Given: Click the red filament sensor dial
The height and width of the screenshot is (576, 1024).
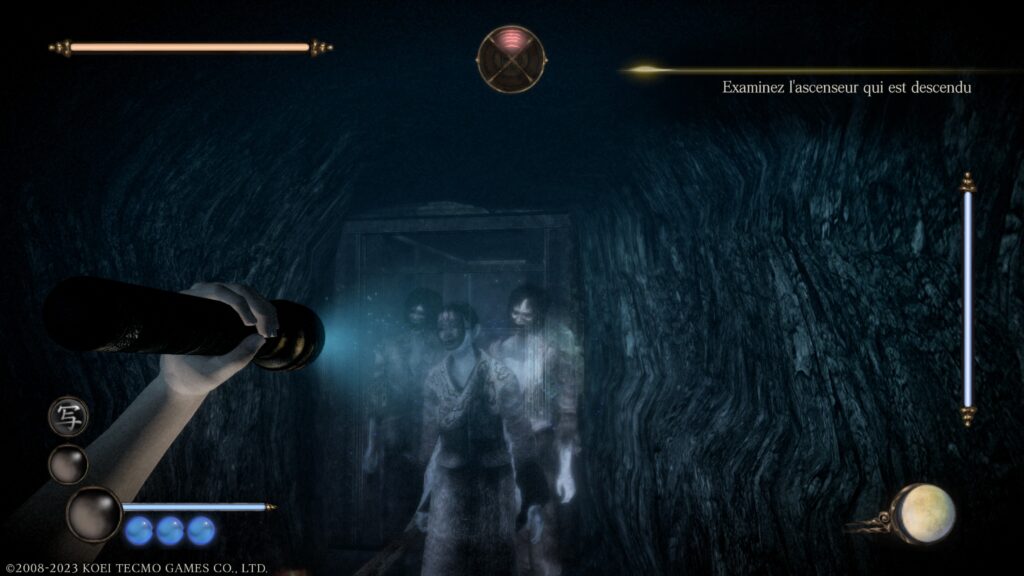Looking at the screenshot, I should [x=511, y=59].
